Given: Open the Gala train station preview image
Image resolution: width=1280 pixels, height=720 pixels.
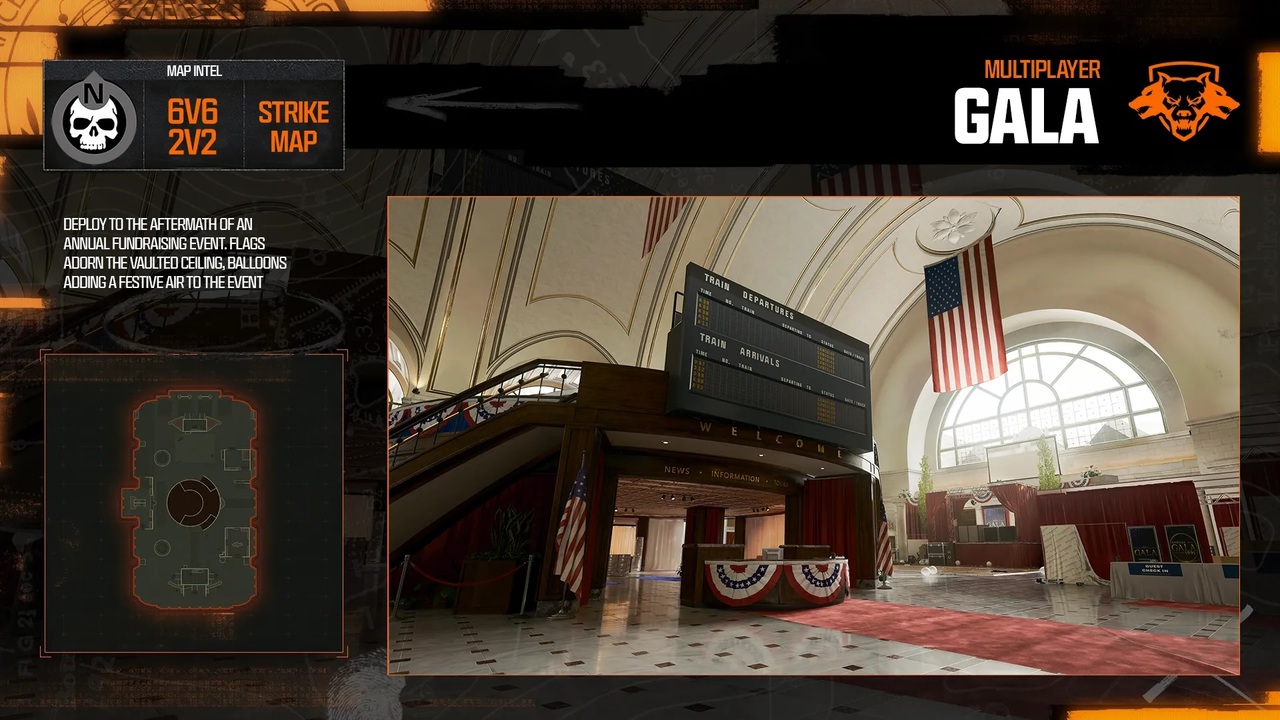Looking at the screenshot, I should coord(813,435).
